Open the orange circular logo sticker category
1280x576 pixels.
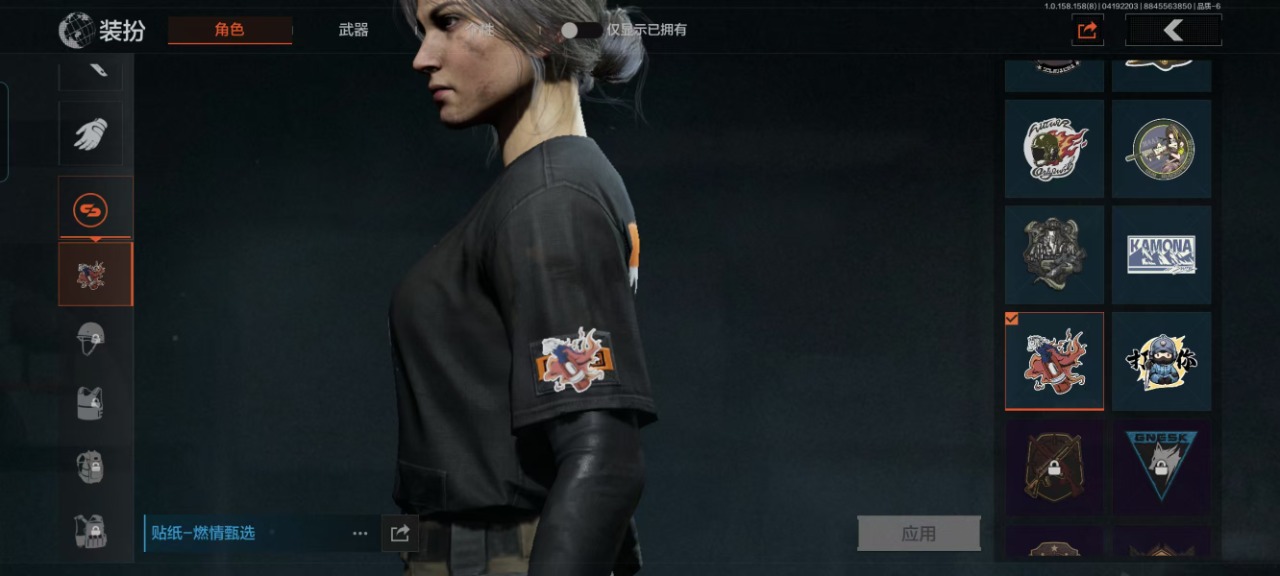91,210
